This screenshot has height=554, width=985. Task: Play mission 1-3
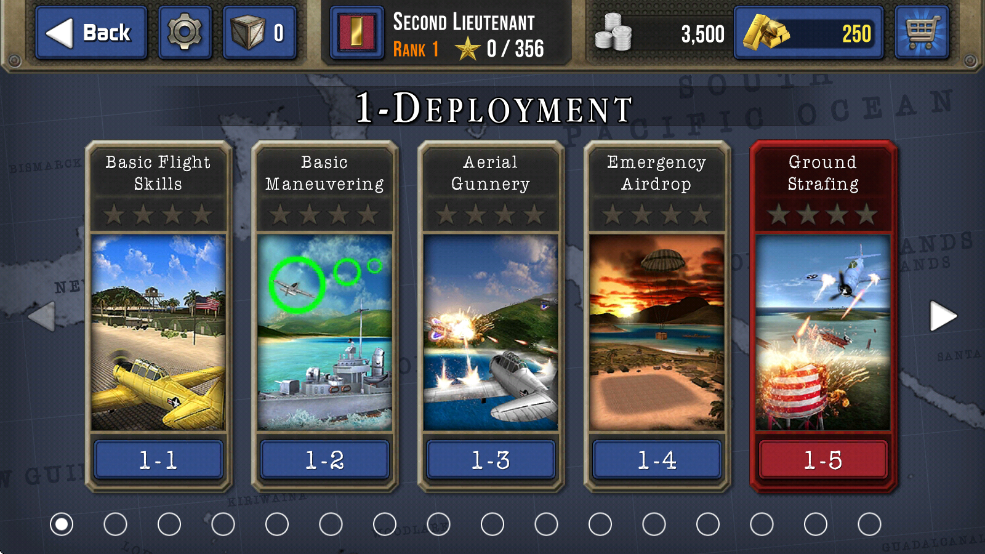[490, 460]
